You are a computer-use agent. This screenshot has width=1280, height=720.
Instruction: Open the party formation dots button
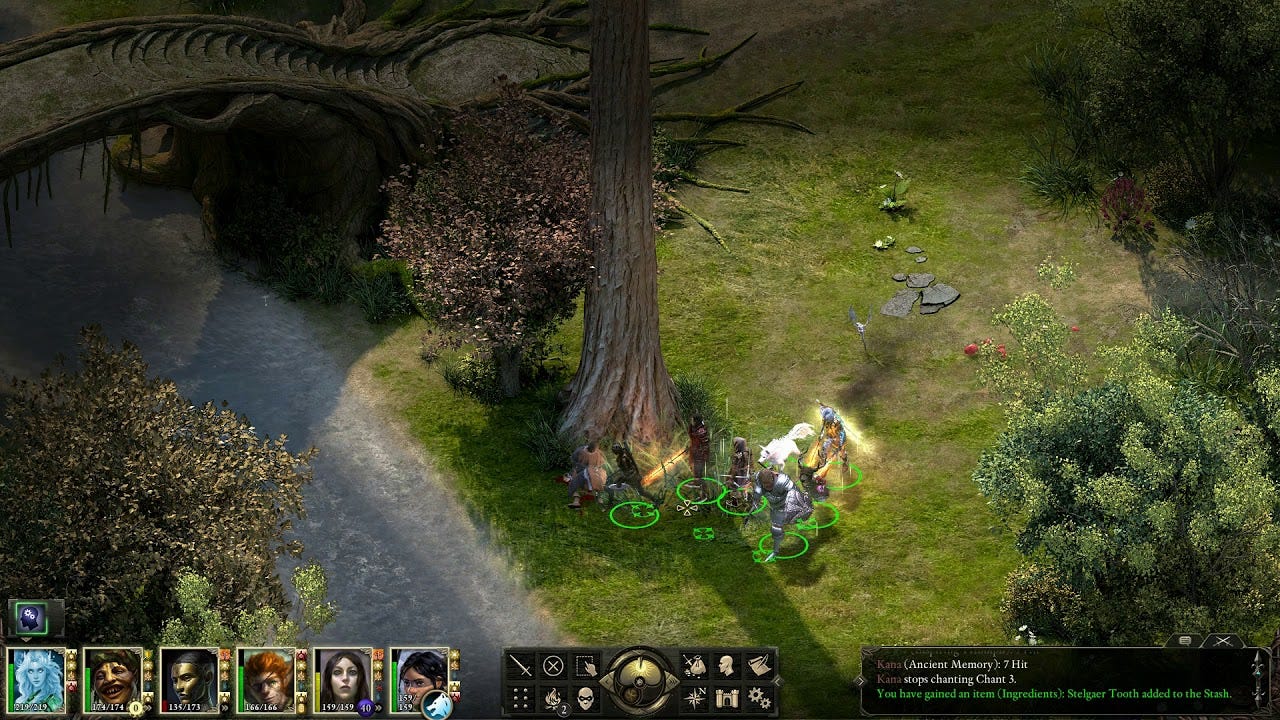(521, 697)
